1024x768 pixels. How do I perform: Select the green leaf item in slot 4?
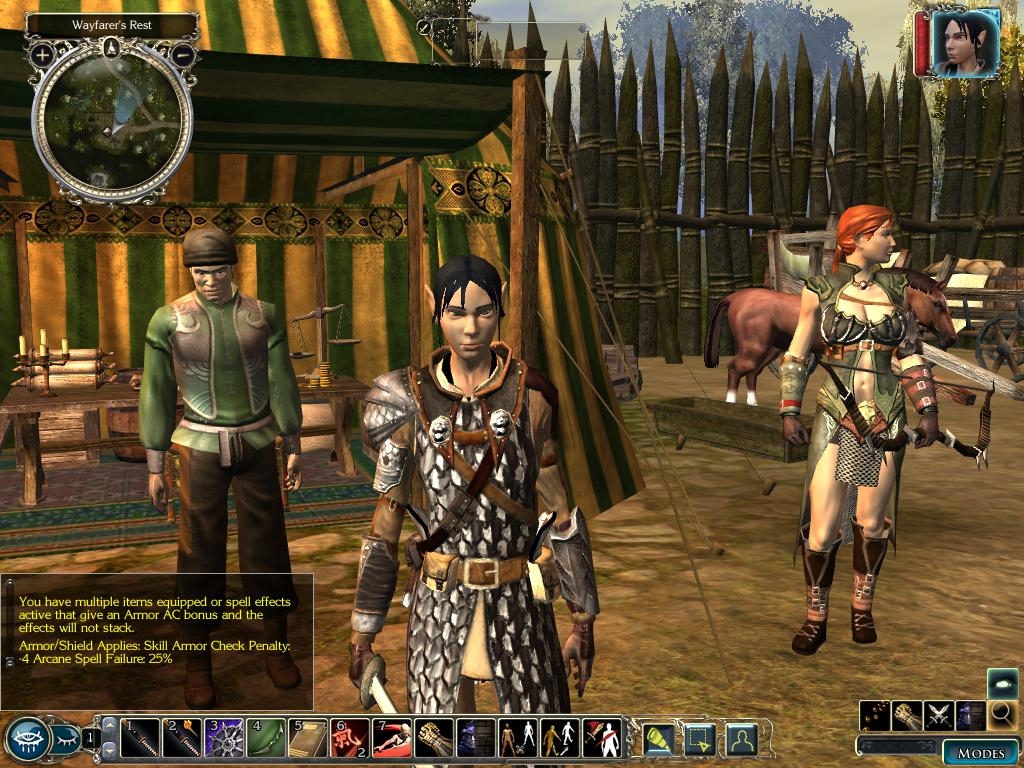pyautogui.click(x=266, y=739)
